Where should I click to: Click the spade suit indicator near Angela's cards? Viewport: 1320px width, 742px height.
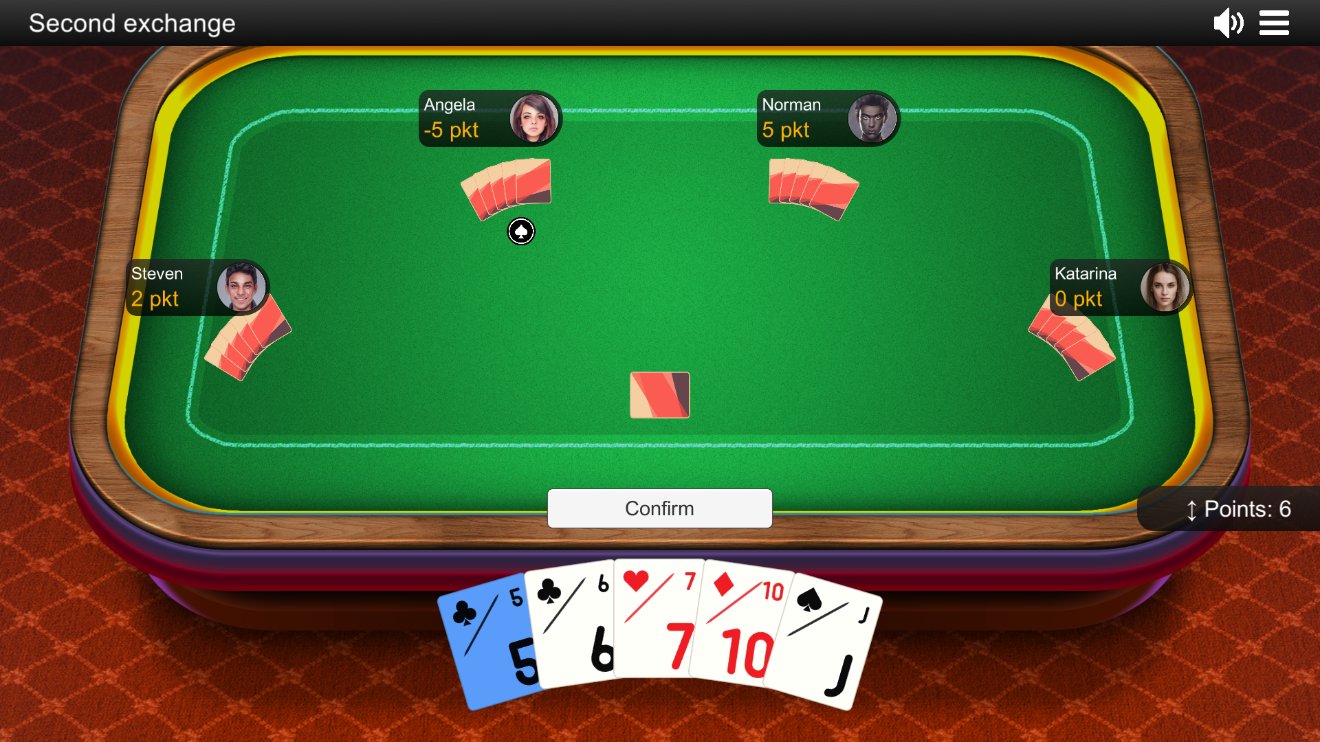(521, 231)
